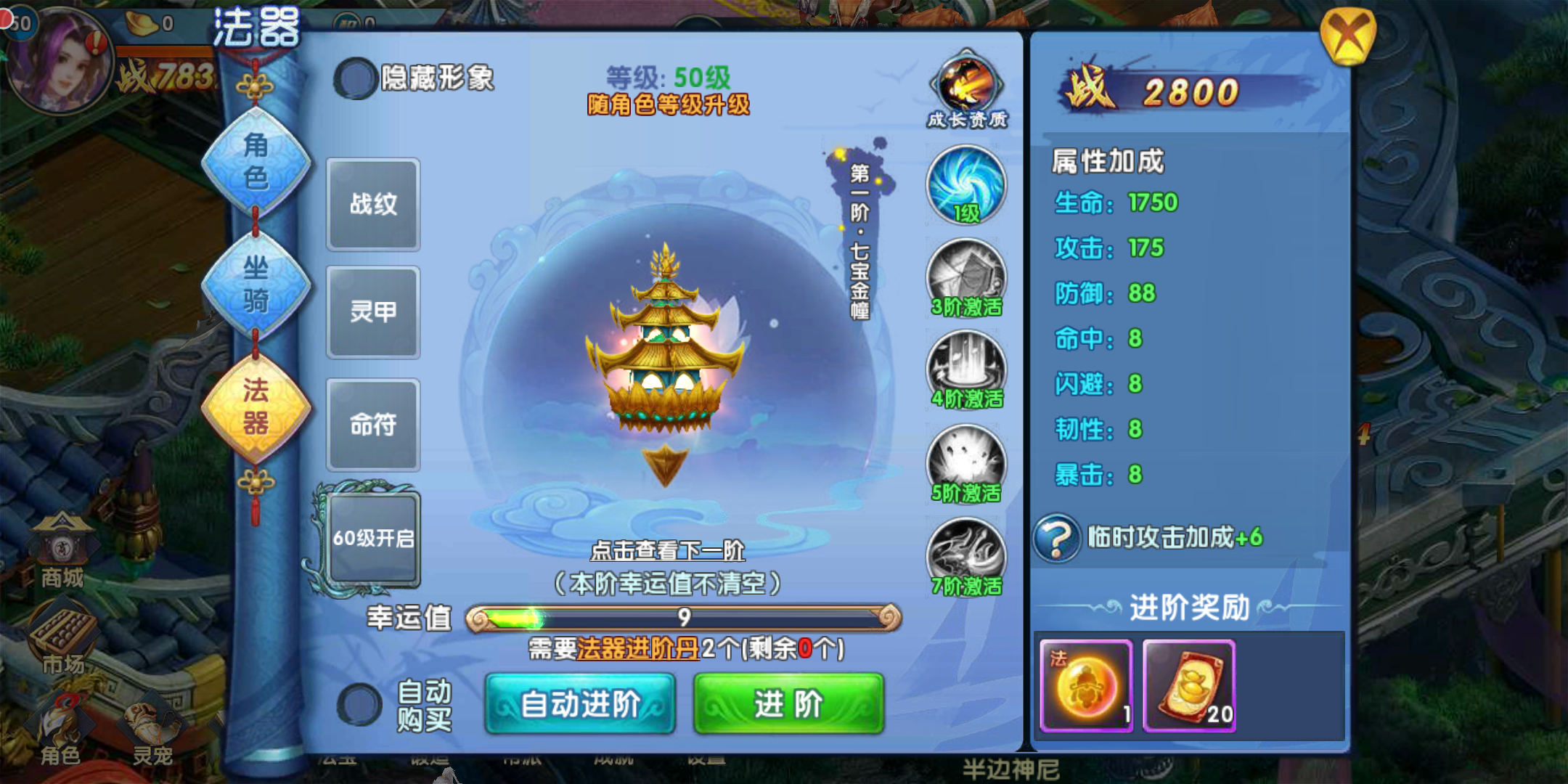Toggle the 自动购买 checkbox
Viewport: 1568px width, 784px height.
pyautogui.click(x=359, y=704)
